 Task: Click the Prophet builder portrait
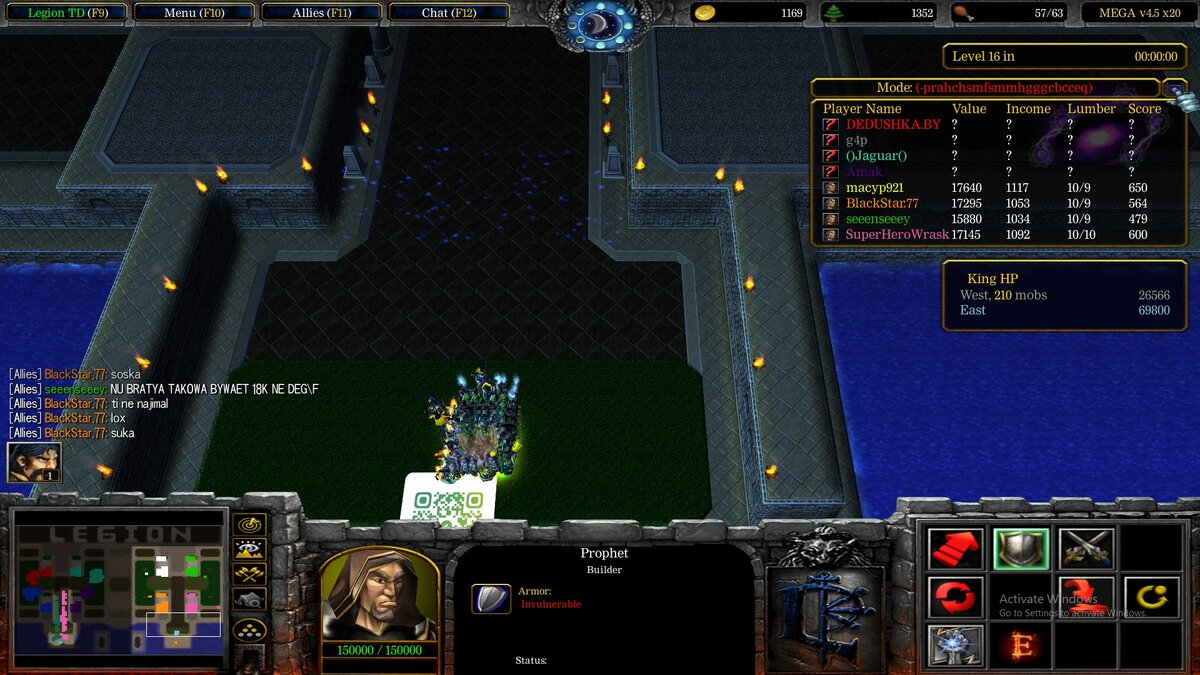point(379,594)
